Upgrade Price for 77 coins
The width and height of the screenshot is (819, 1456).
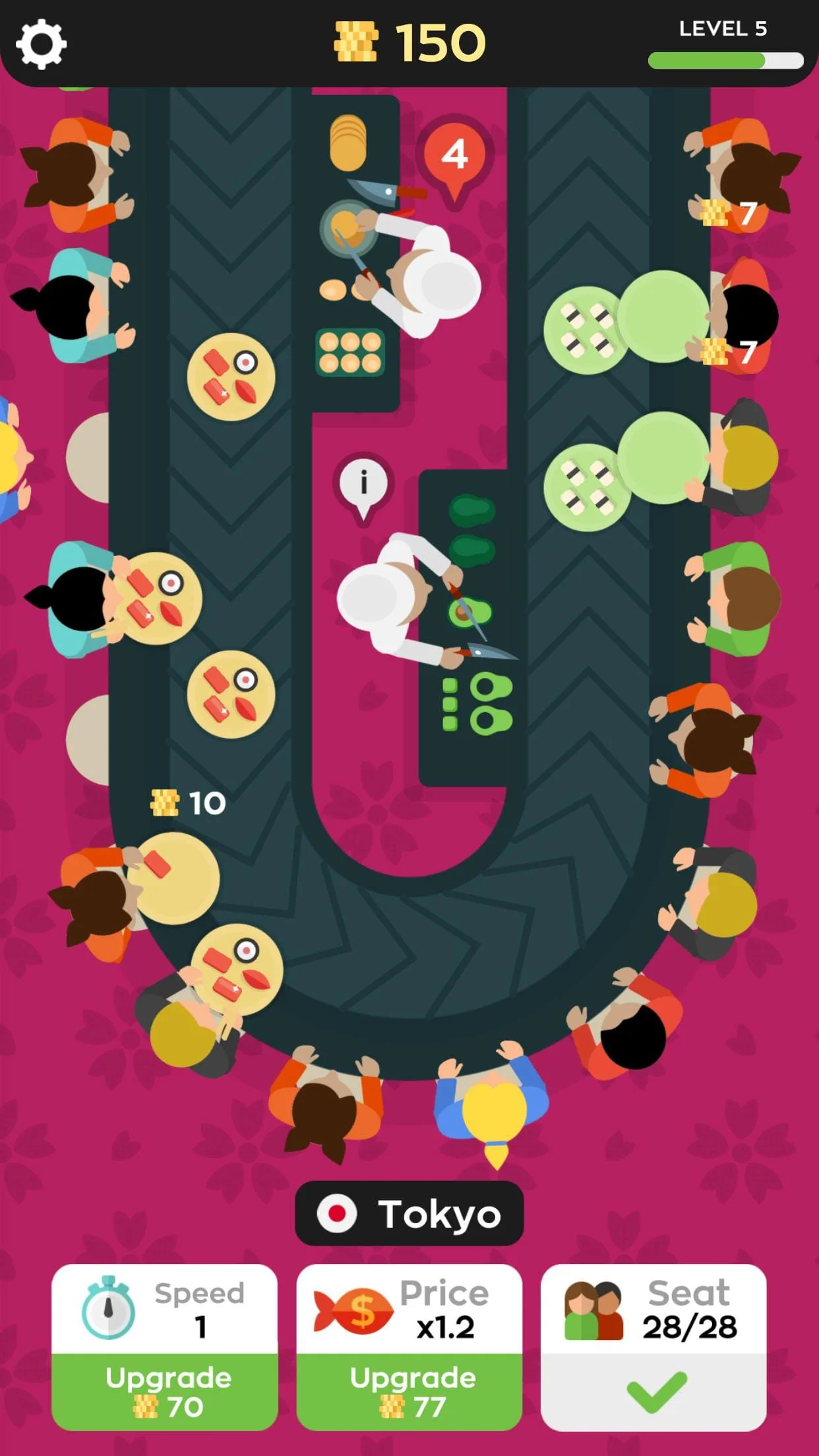[x=409, y=1391]
